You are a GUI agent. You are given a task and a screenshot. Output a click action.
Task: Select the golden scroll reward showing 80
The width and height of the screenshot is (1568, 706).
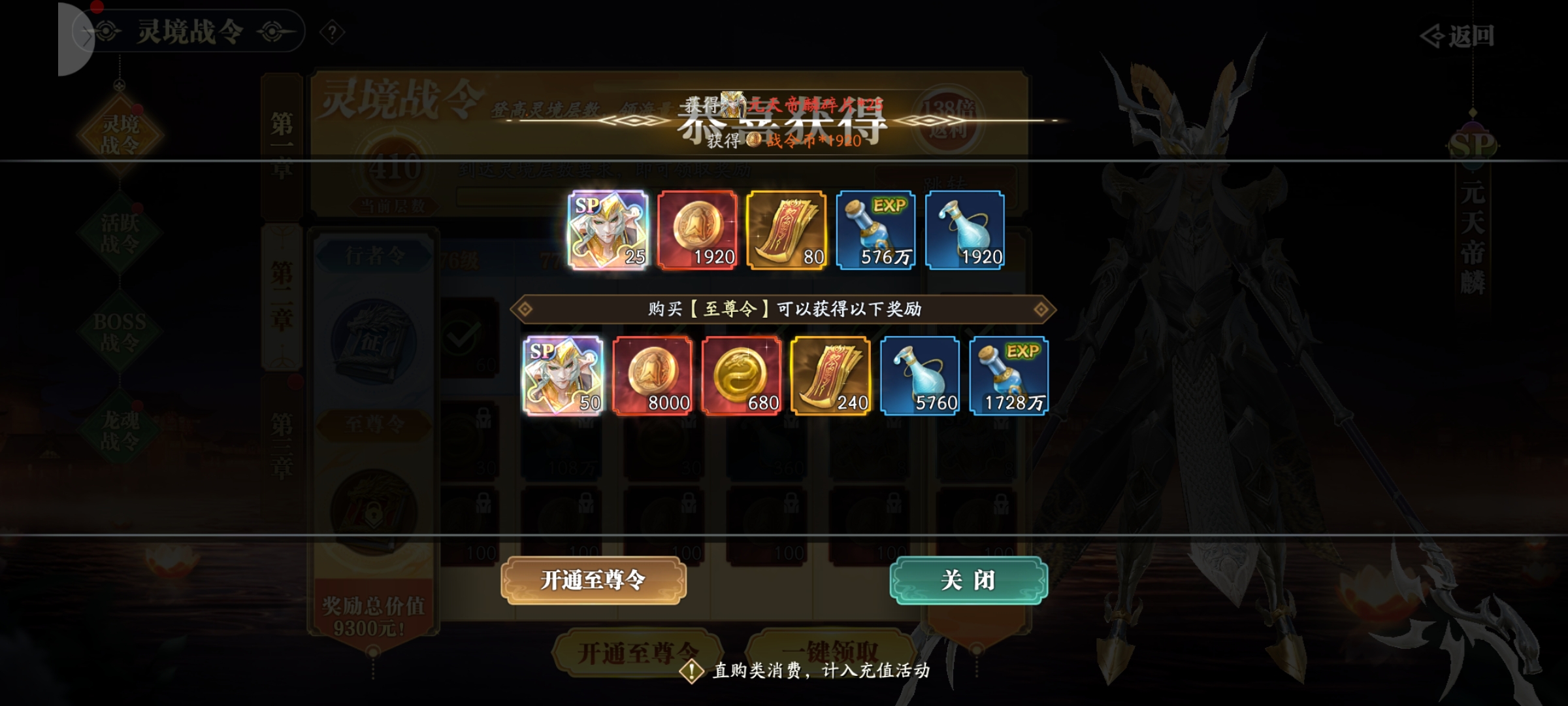pyautogui.click(x=787, y=230)
